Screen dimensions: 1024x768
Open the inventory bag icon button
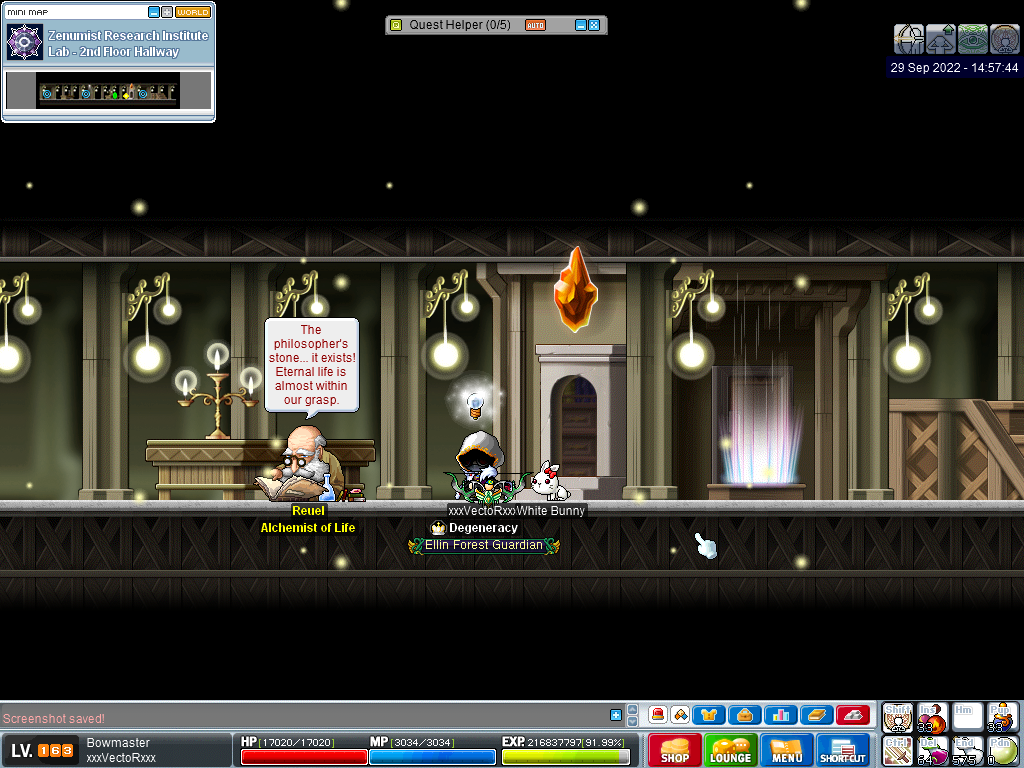745,715
